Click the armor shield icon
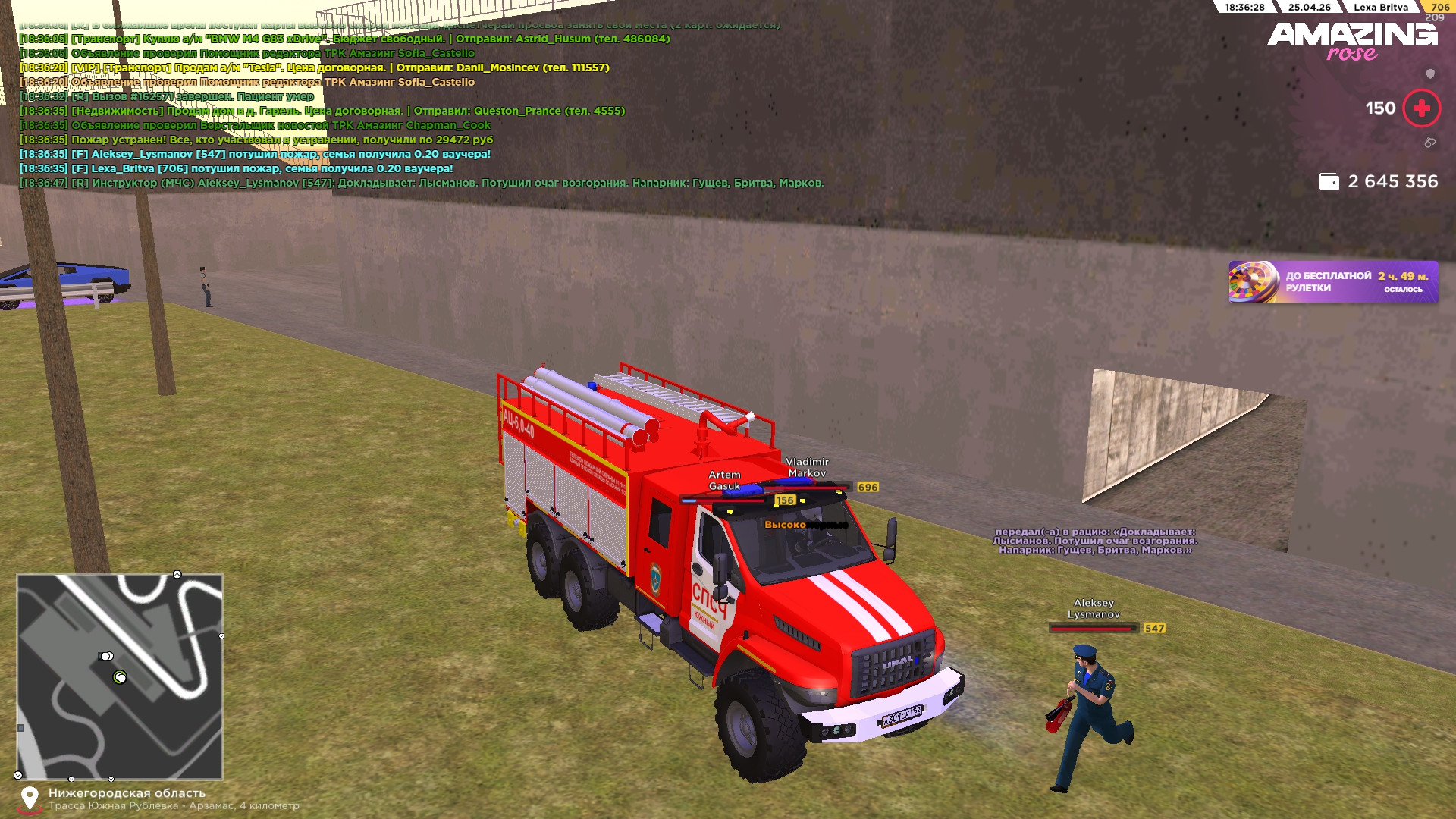The image size is (1456, 819). [x=1430, y=74]
